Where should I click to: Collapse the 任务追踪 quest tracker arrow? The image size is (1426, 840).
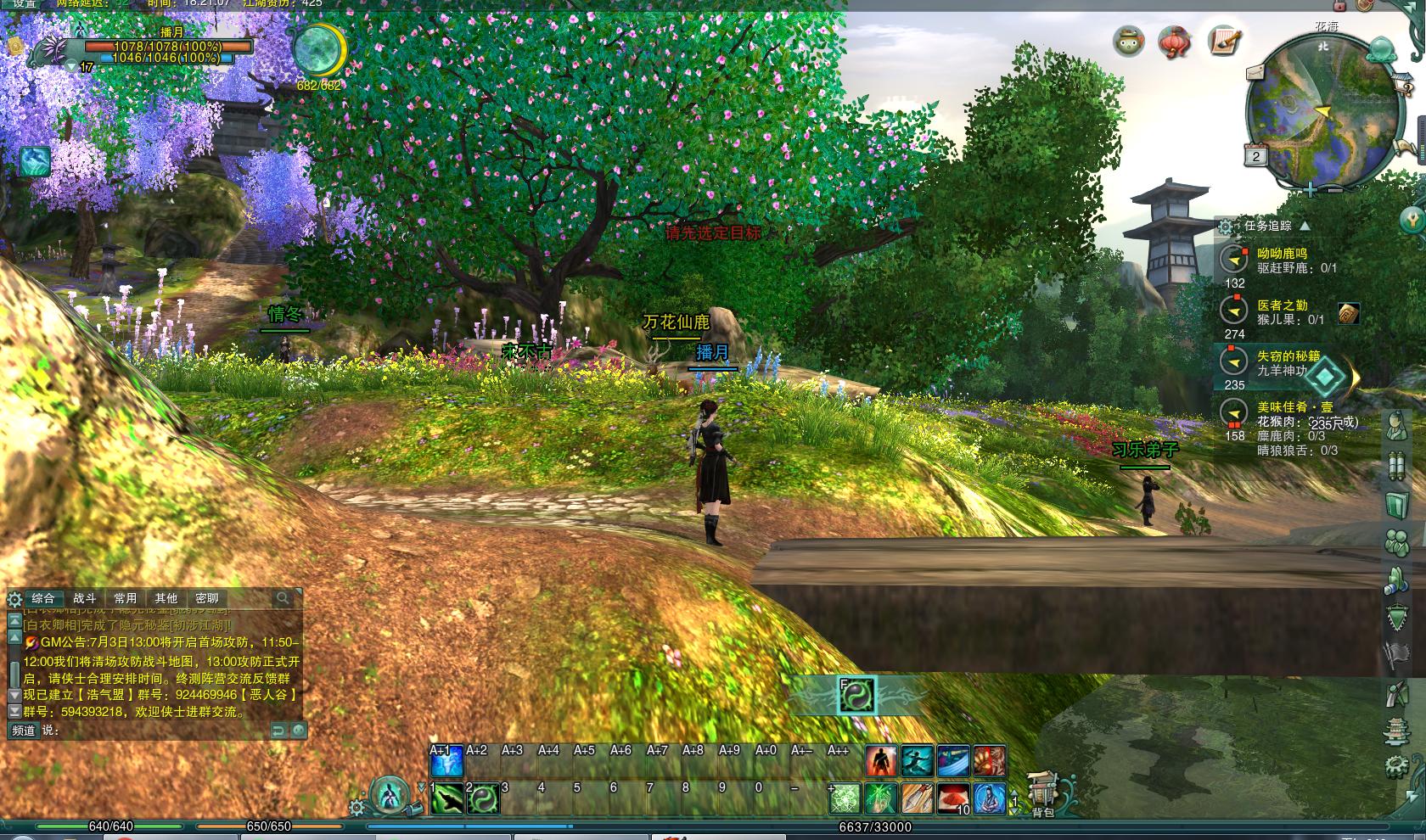[1305, 226]
